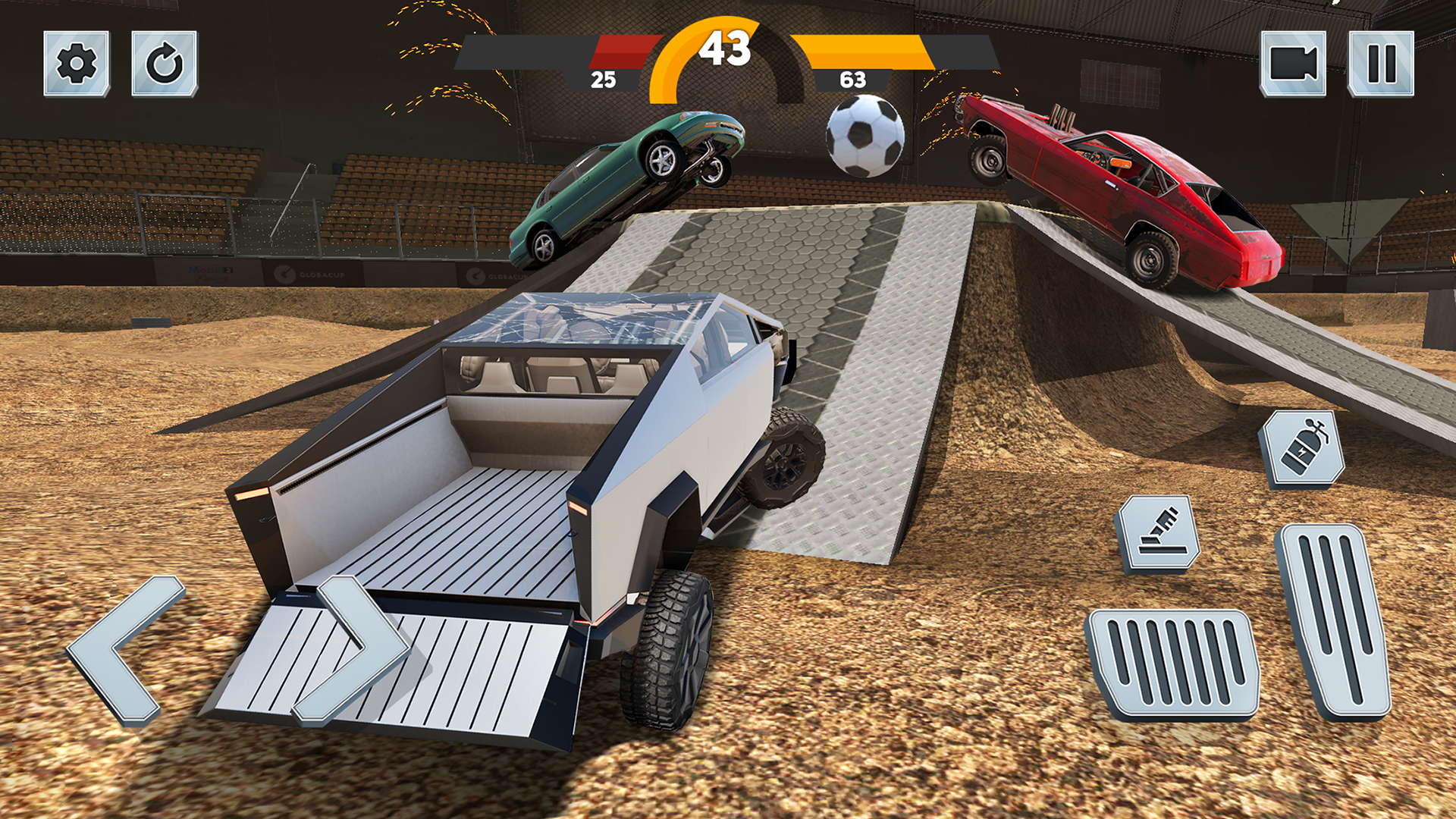Switch the camera view
Viewport: 1456px width, 819px height.
coord(1294,64)
